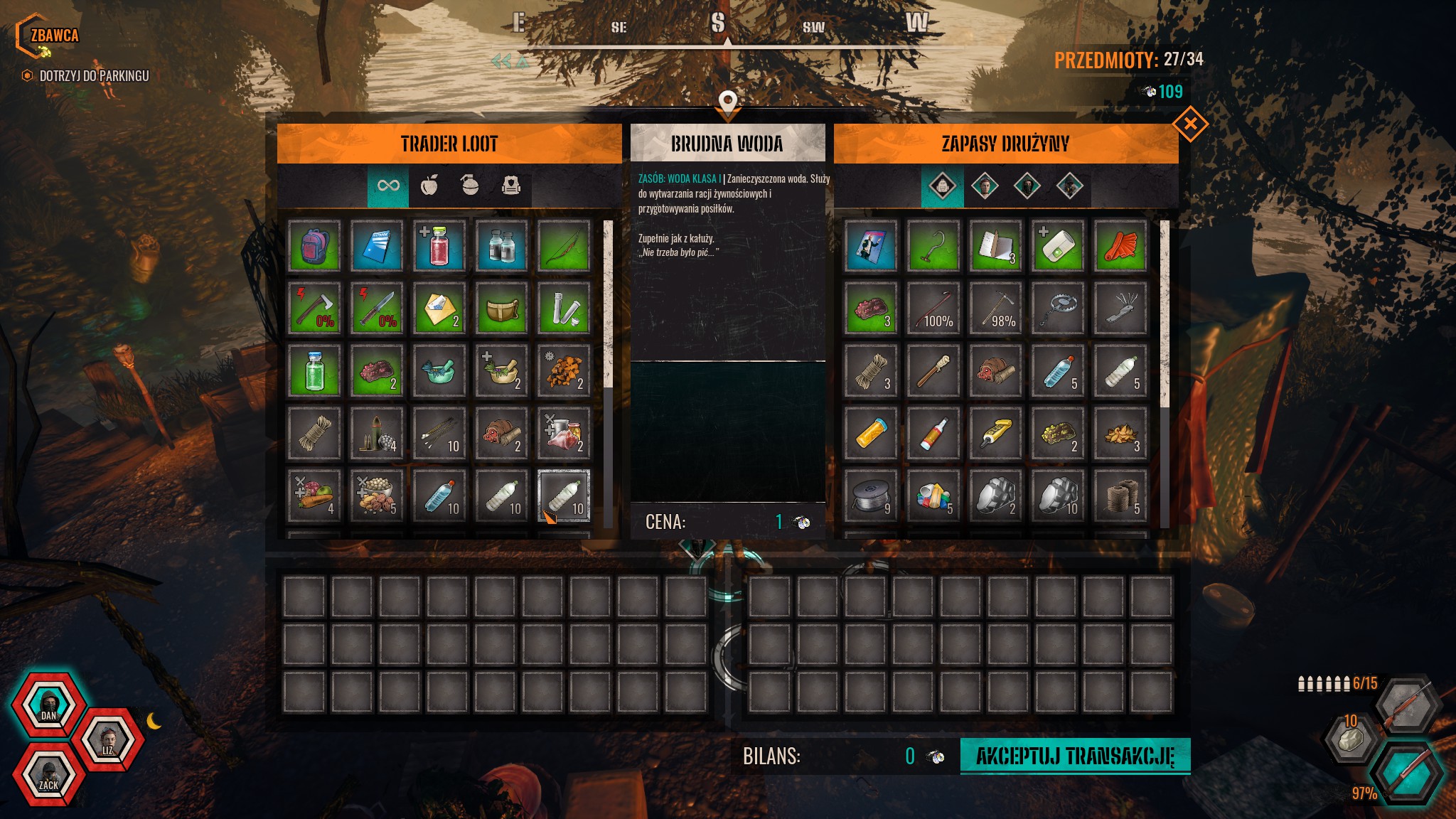The image size is (1456, 819).
Task: Pick the team's pickaxe at 98%
Action: click(x=995, y=309)
